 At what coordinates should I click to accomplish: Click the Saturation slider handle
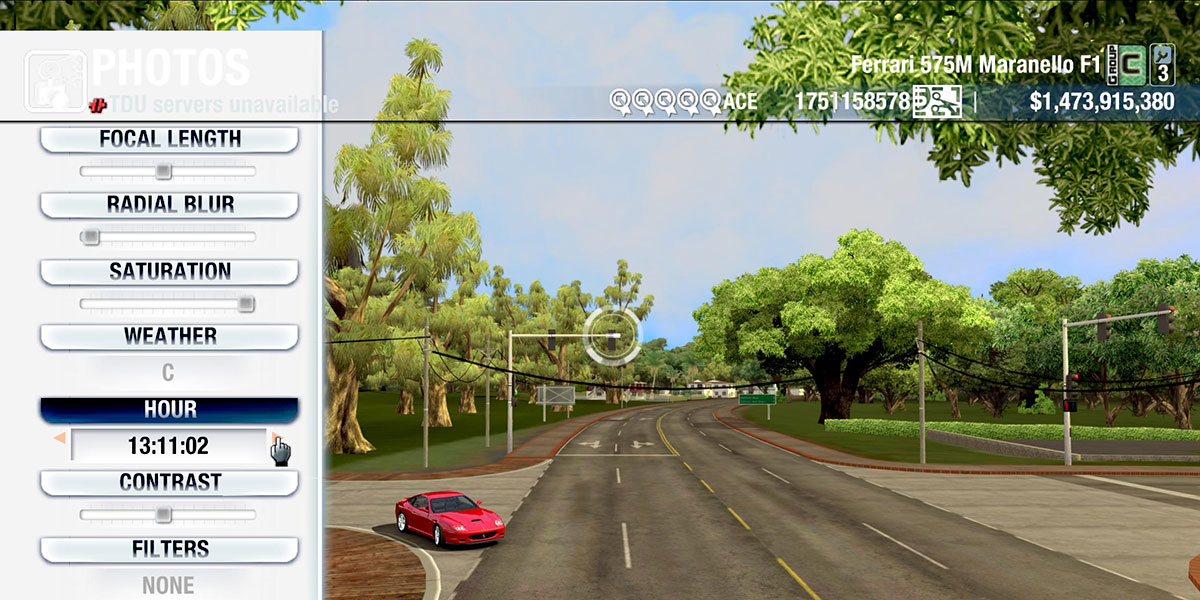pos(245,304)
